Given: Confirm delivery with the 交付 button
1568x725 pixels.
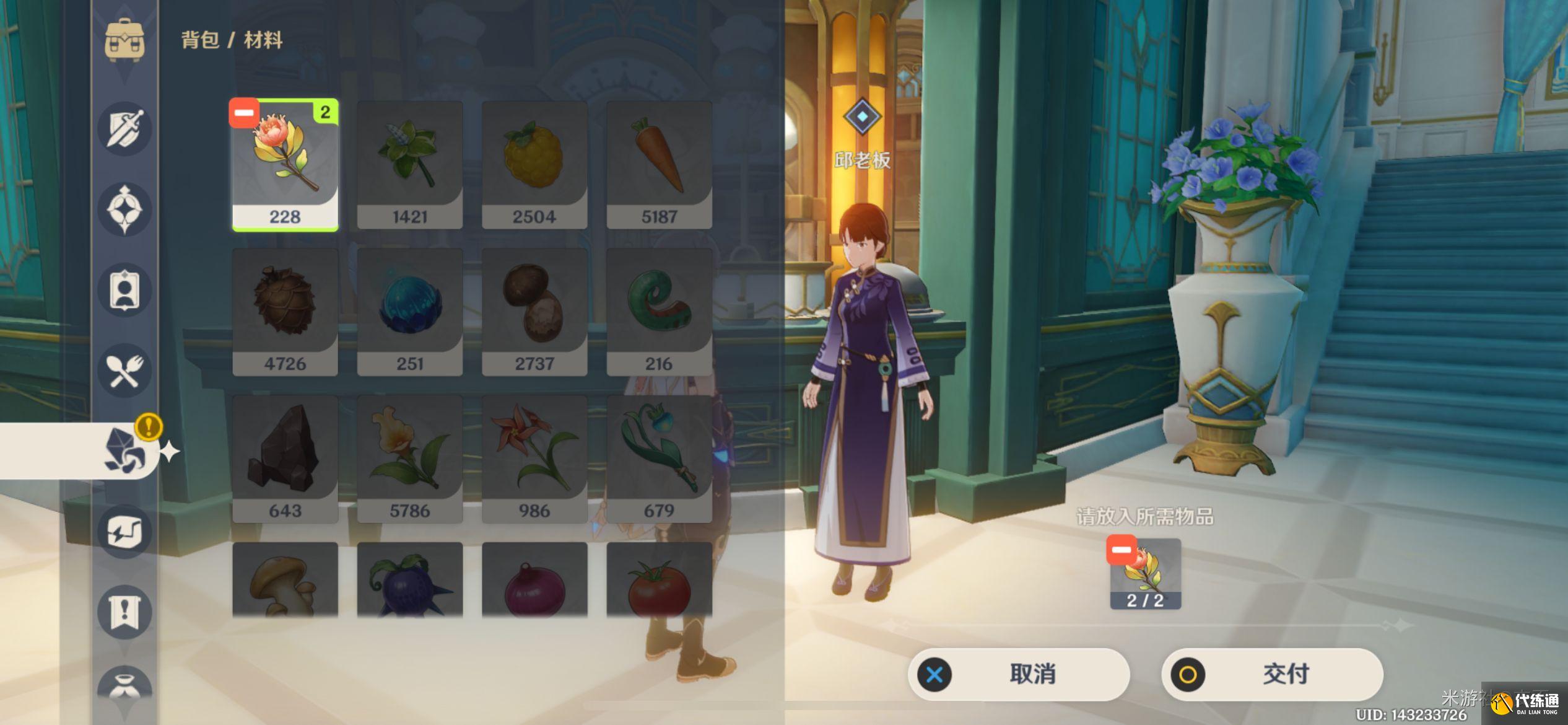Looking at the screenshot, I should 1272,674.
